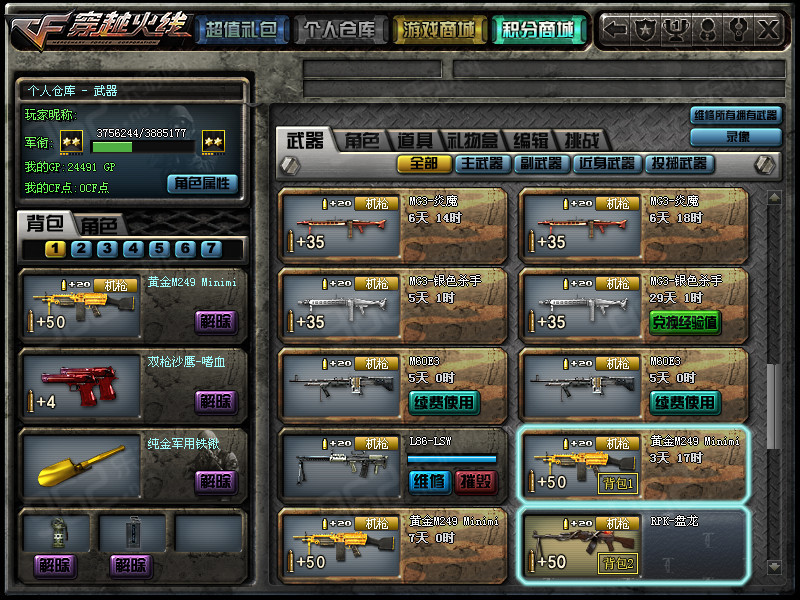Filter by 投掷武器 throwable weapons

coord(680,163)
